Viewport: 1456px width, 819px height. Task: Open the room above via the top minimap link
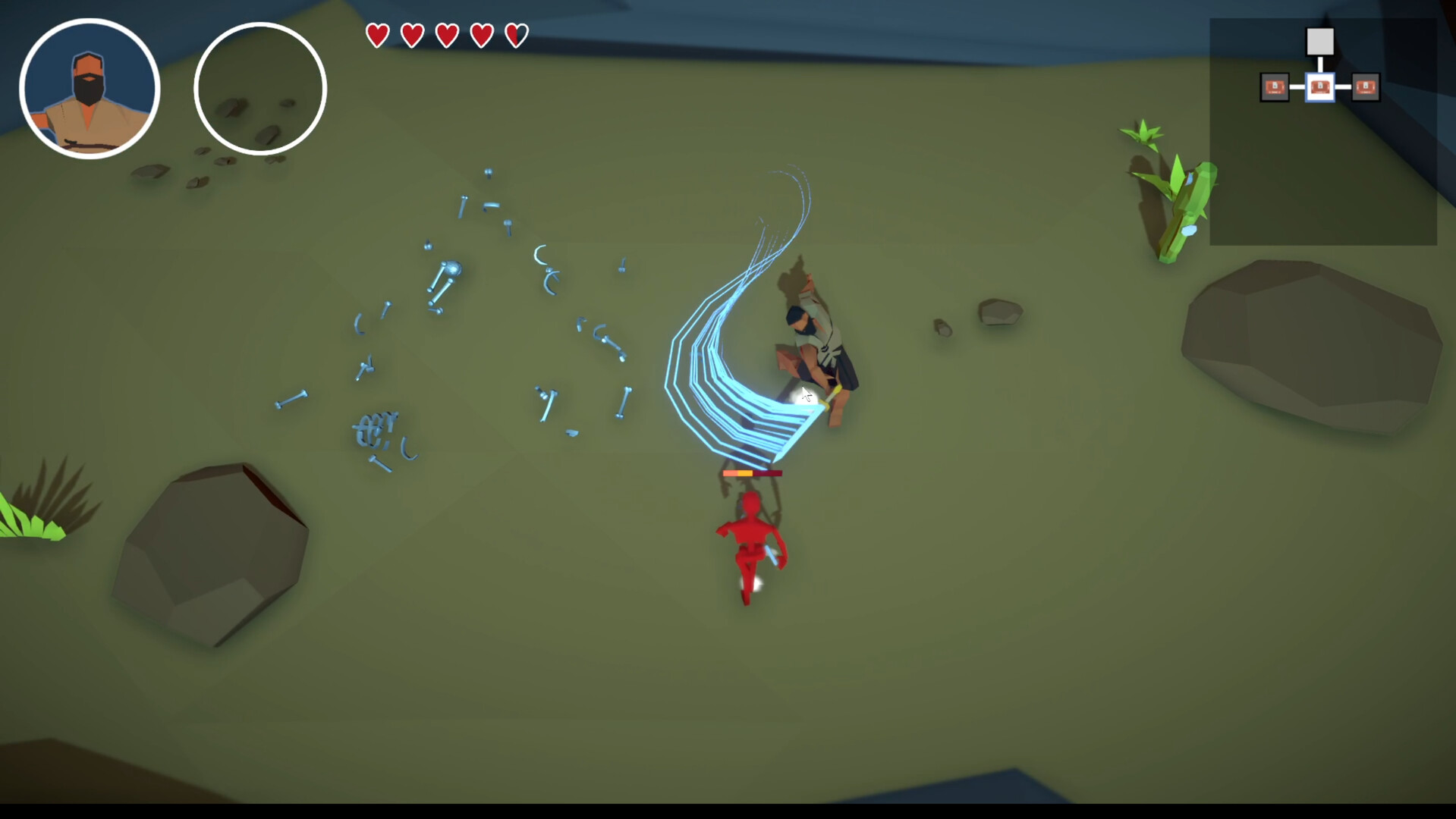coord(1320,62)
